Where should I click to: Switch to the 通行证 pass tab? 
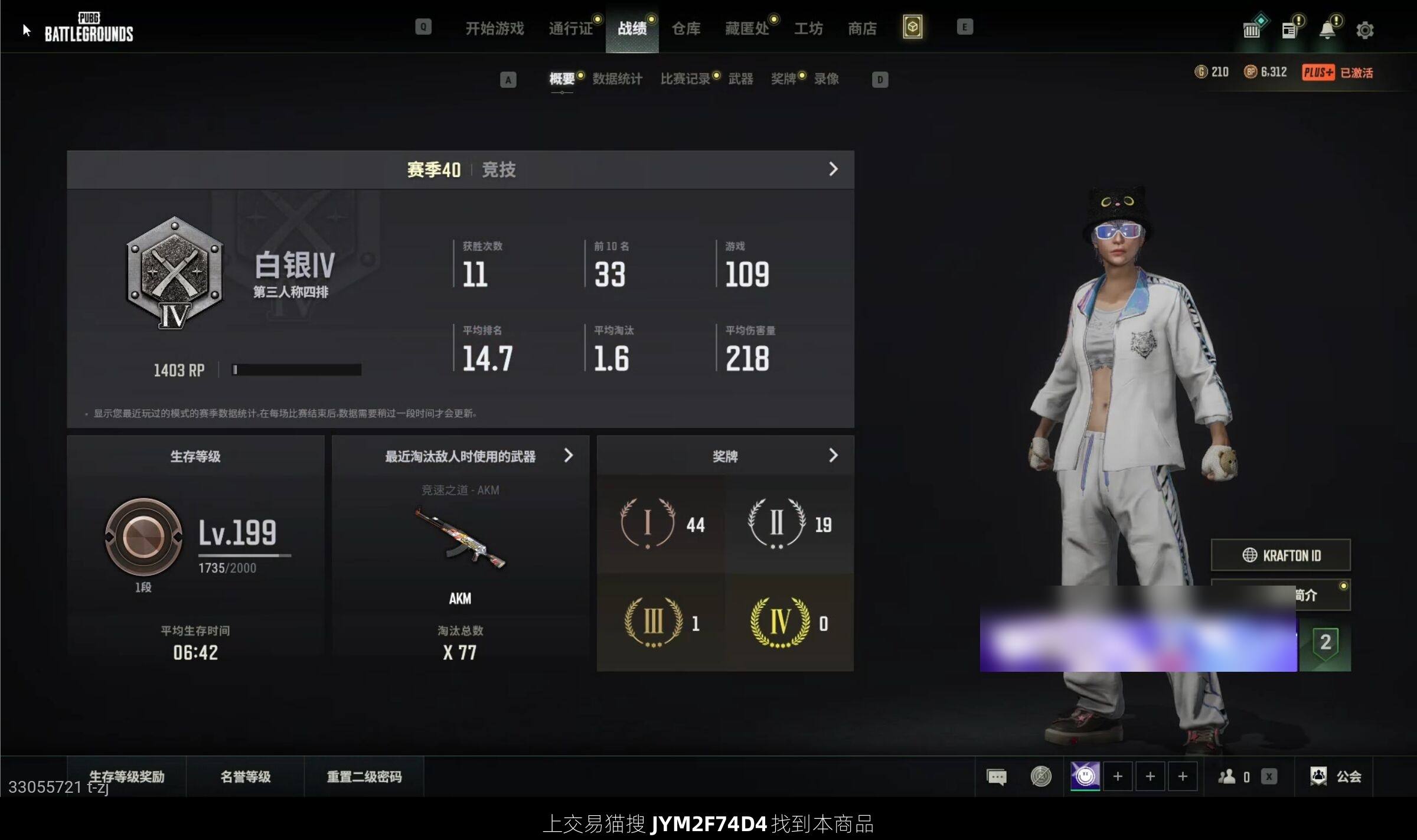click(x=570, y=28)
